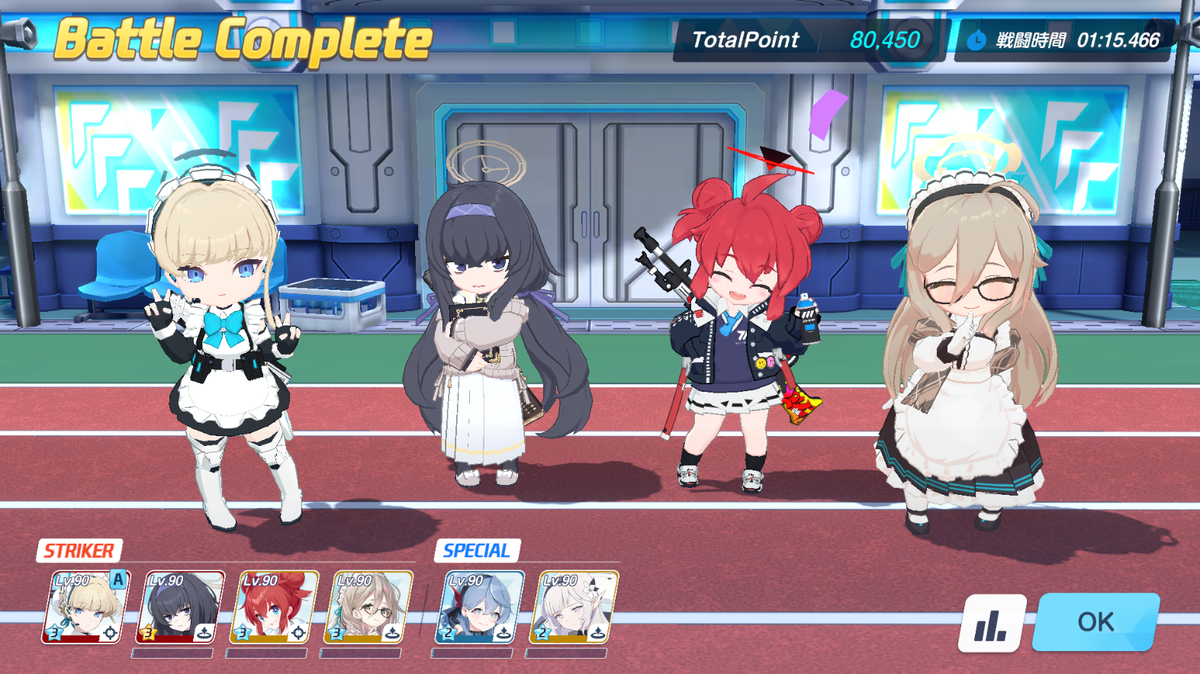Select the blonde maid striker portrait
The height and width of the screenshot is (674, 1200).
[x=86, y=607]
